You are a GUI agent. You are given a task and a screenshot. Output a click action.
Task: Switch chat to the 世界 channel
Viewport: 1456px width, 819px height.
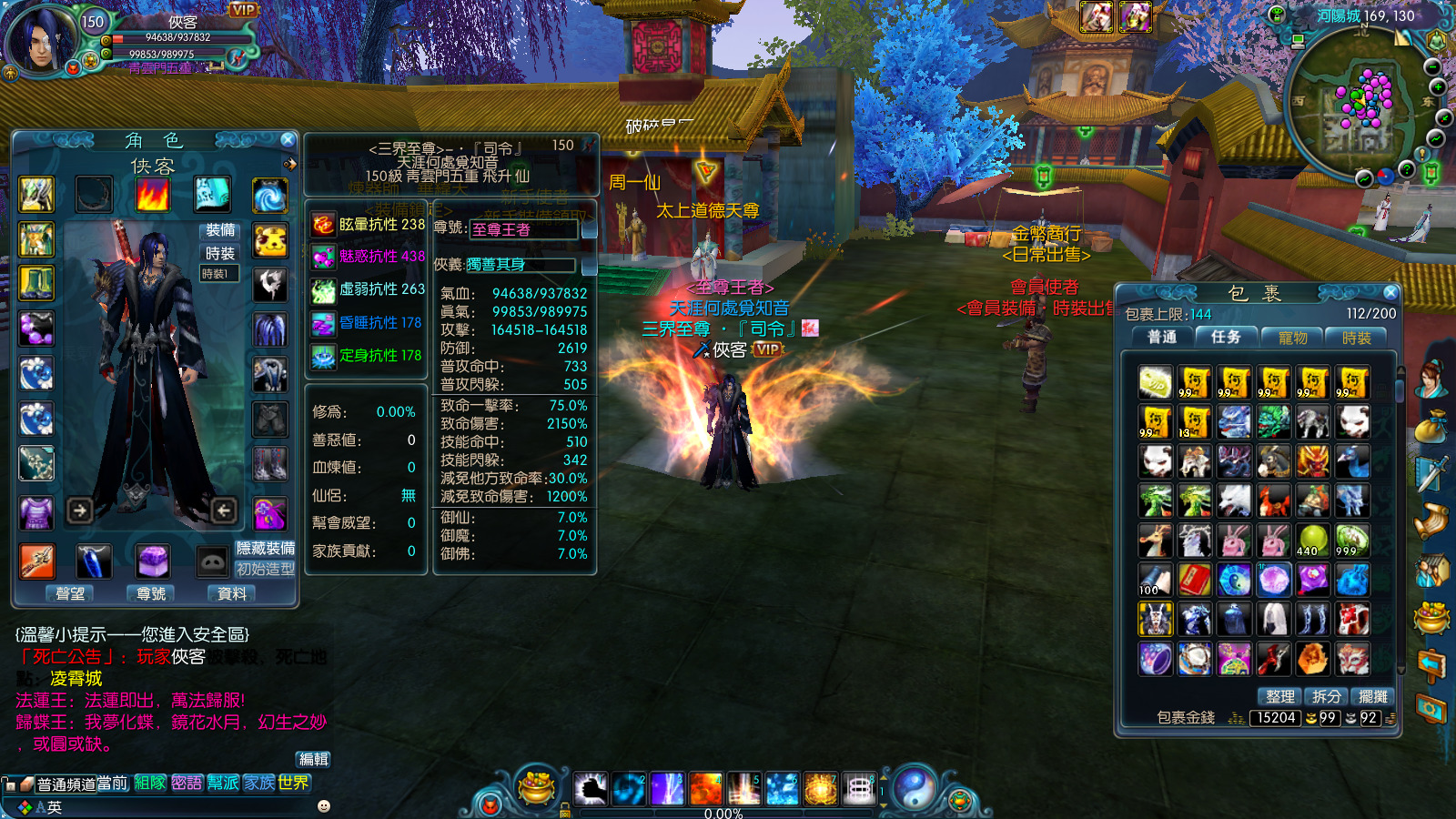tap(294, 783)
